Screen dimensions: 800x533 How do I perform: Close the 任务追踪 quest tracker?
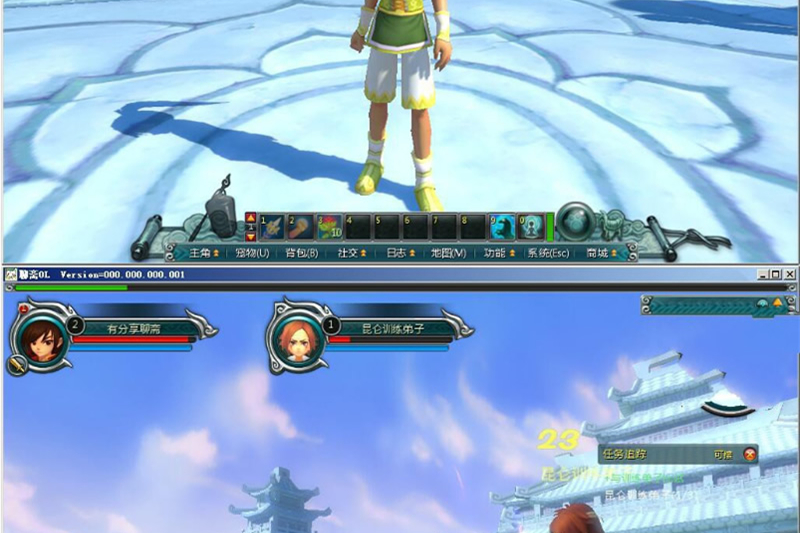[x=750, y=453]
